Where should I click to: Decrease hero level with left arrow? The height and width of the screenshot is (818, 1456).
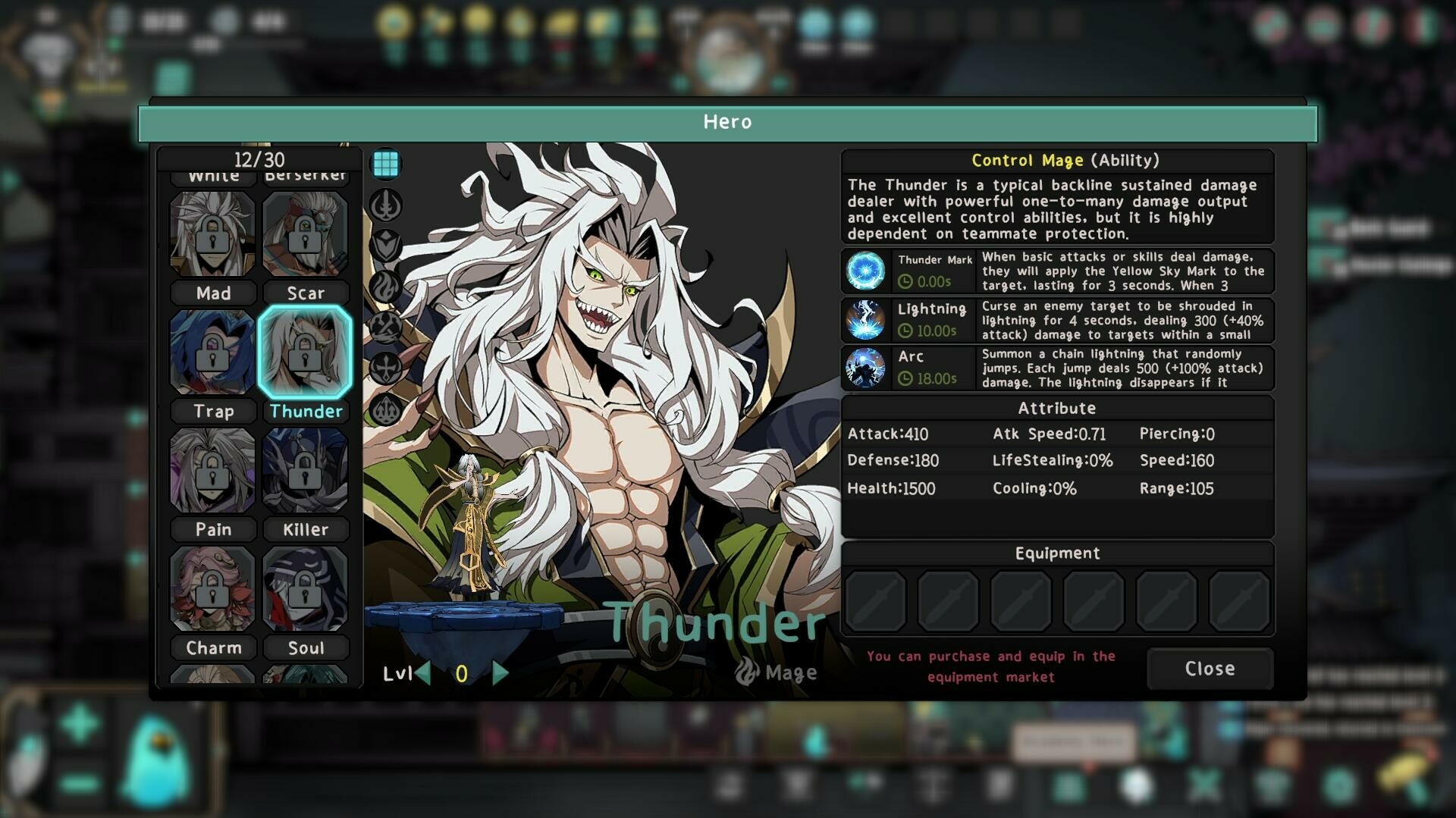click(x=423, y=672)
